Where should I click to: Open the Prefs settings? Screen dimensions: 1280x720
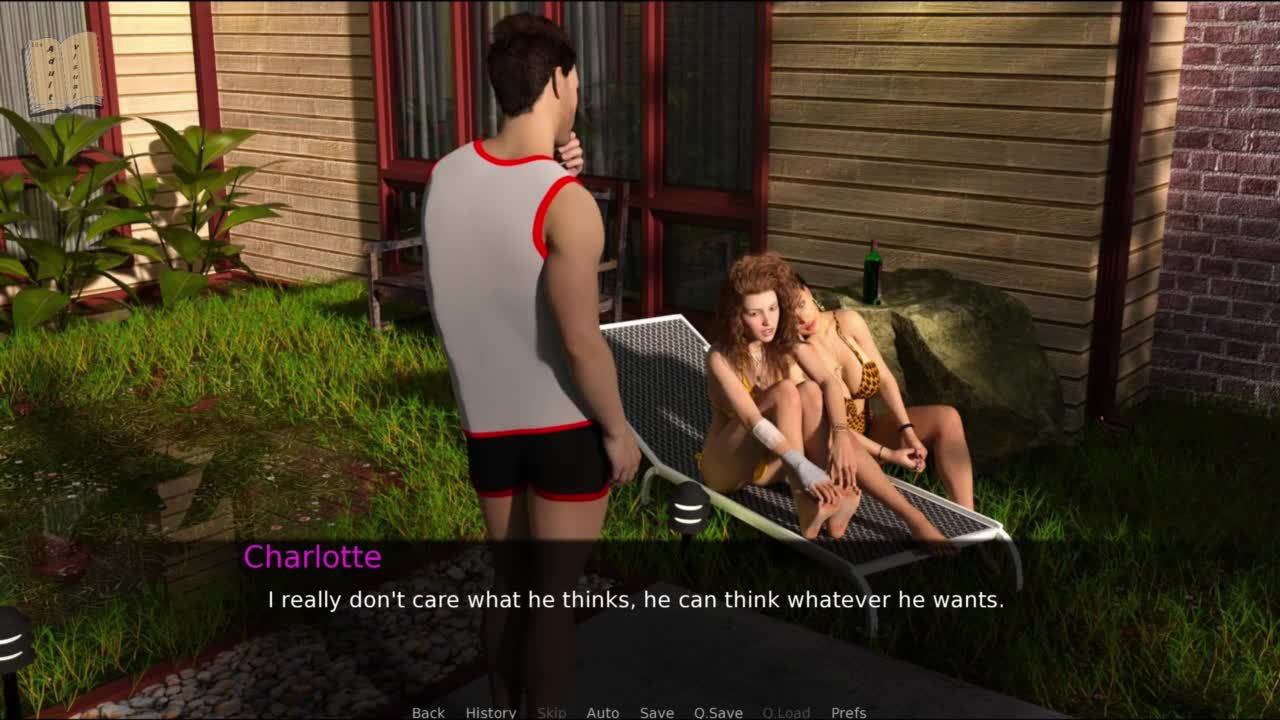pyautogui.click(x=848, y=712)
